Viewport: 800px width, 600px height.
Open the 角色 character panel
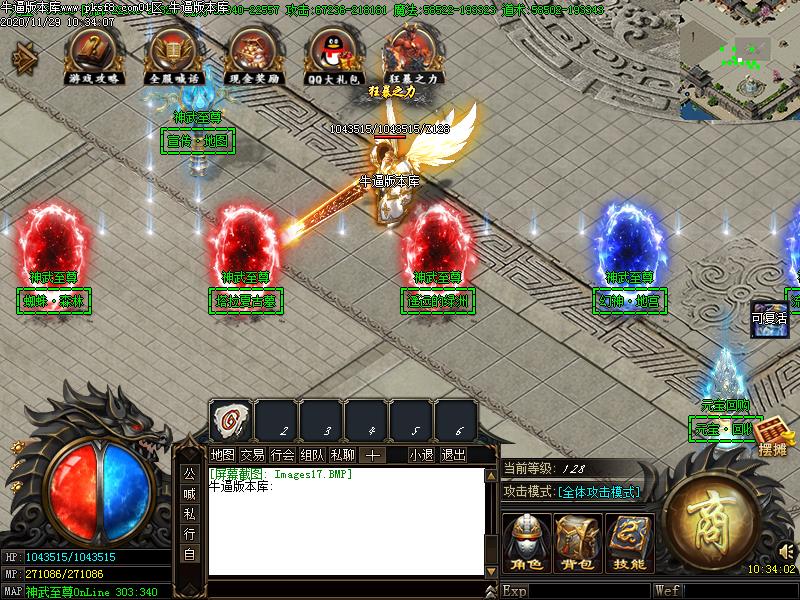point(527,543)
